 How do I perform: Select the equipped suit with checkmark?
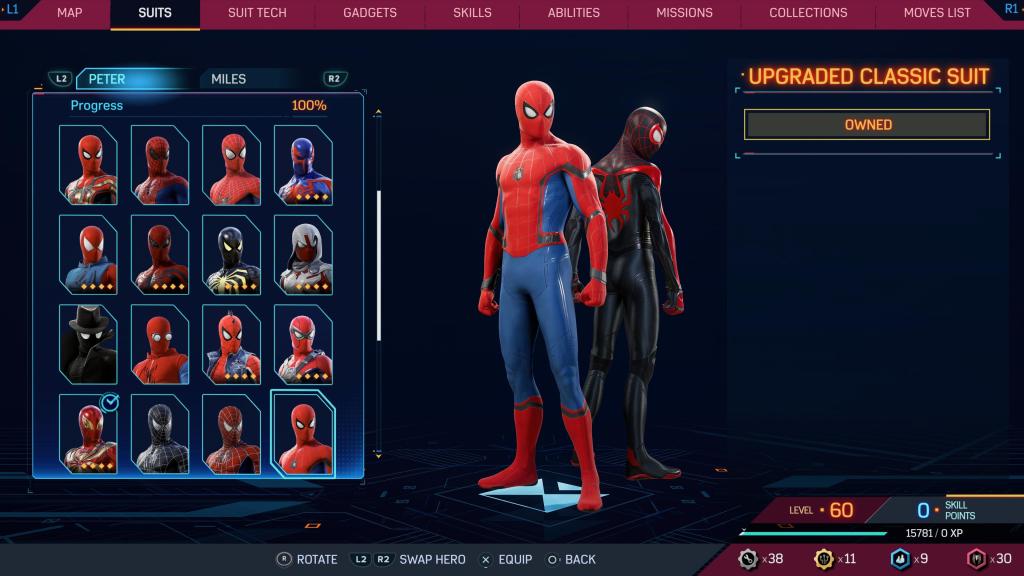[x=88, y=434]
